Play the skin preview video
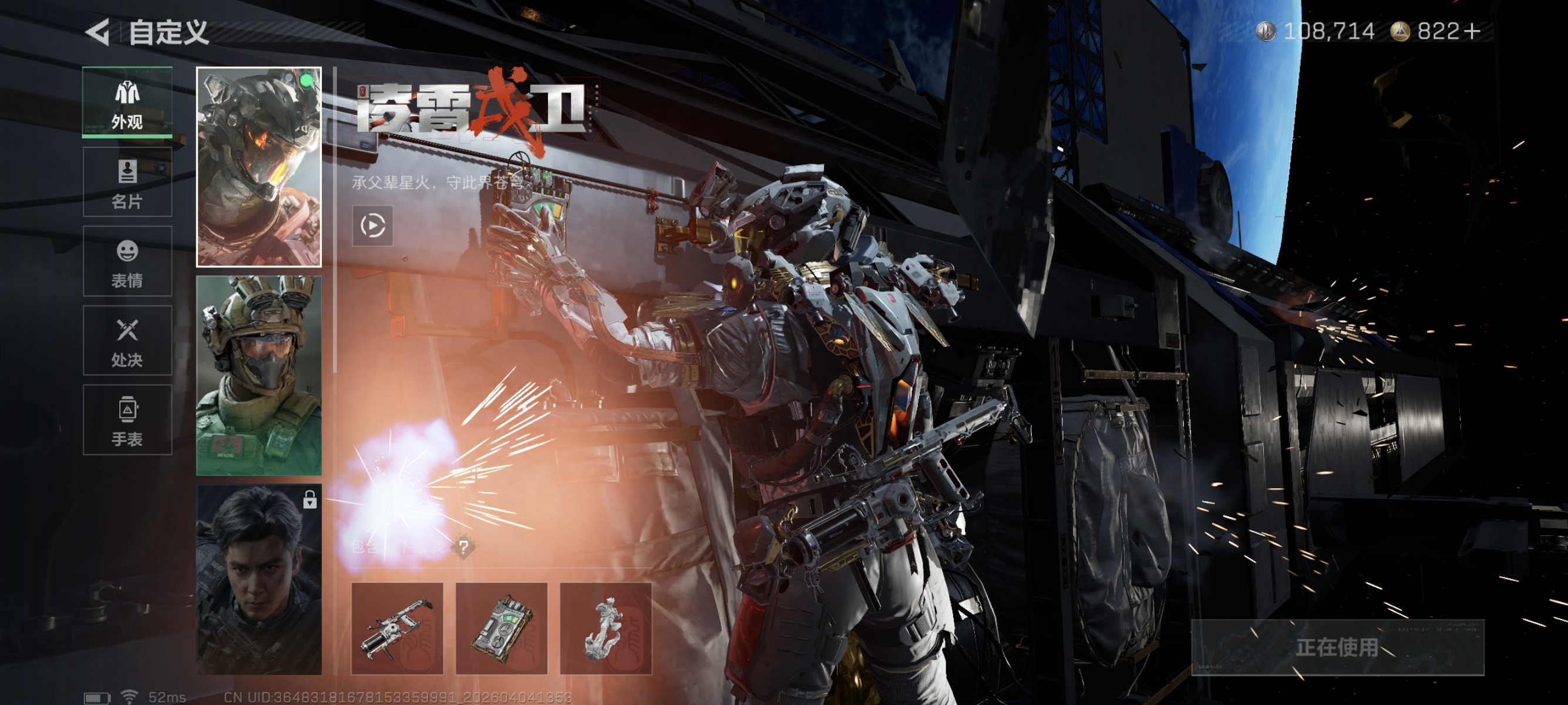Viewport: 1568px width, 705px height. pyautogui.click(x=372, y=226)
